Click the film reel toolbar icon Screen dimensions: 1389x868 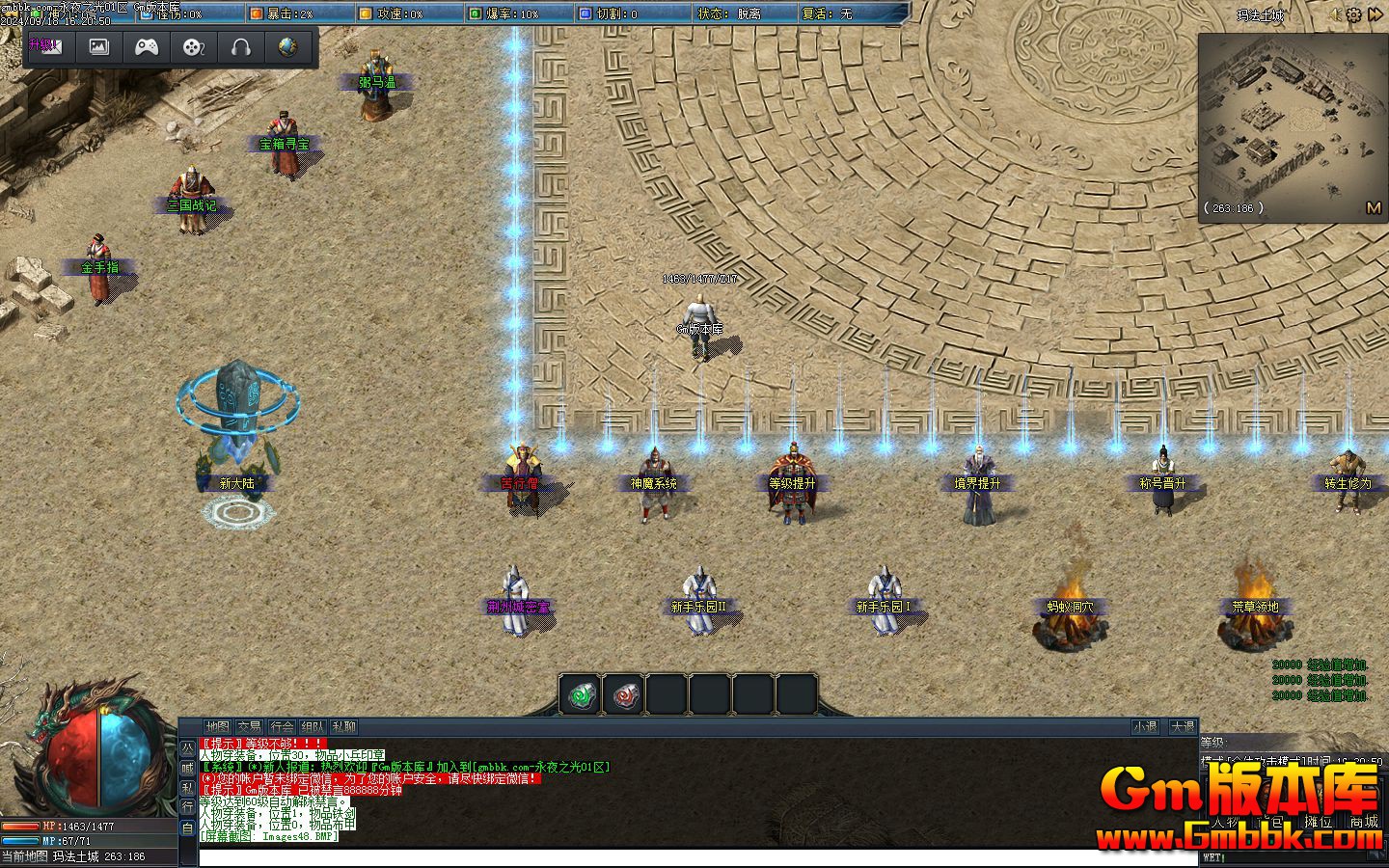[x=194, y=46]
